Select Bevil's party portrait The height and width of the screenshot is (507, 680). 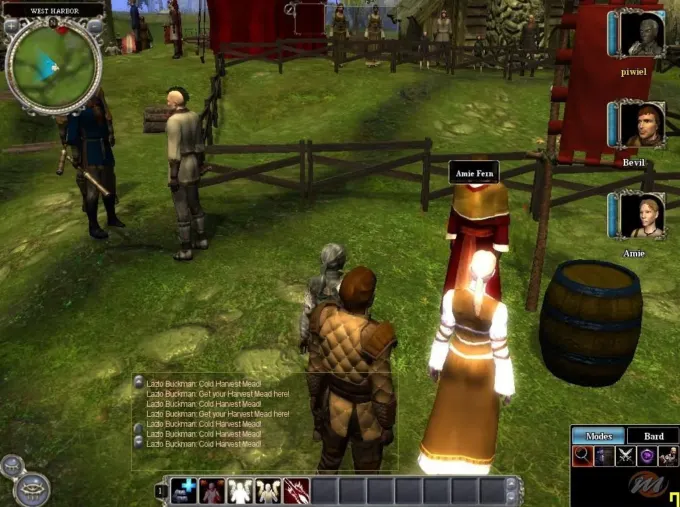tap(641, 125)
